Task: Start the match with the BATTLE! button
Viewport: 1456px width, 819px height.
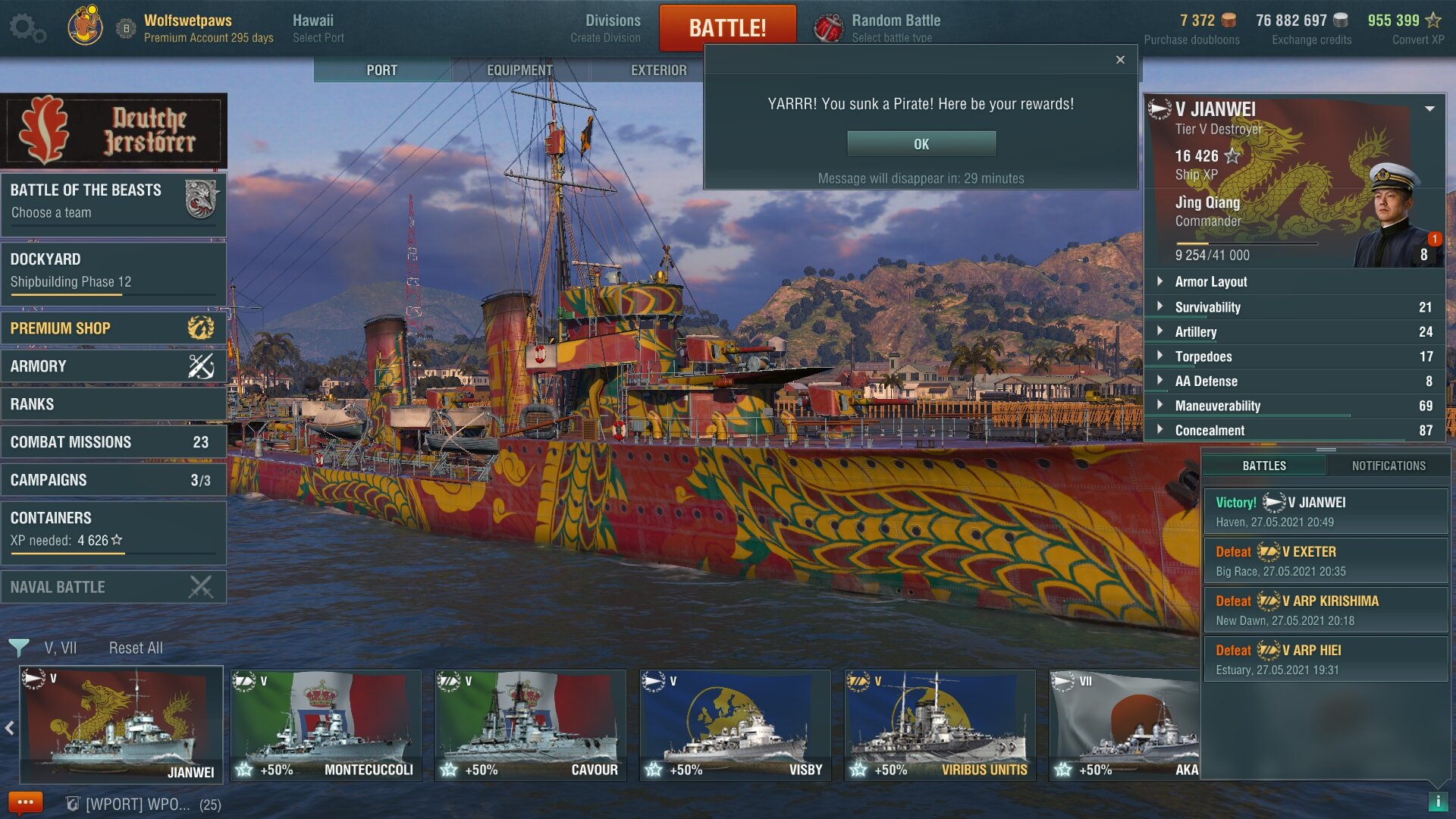Action: 727,28
